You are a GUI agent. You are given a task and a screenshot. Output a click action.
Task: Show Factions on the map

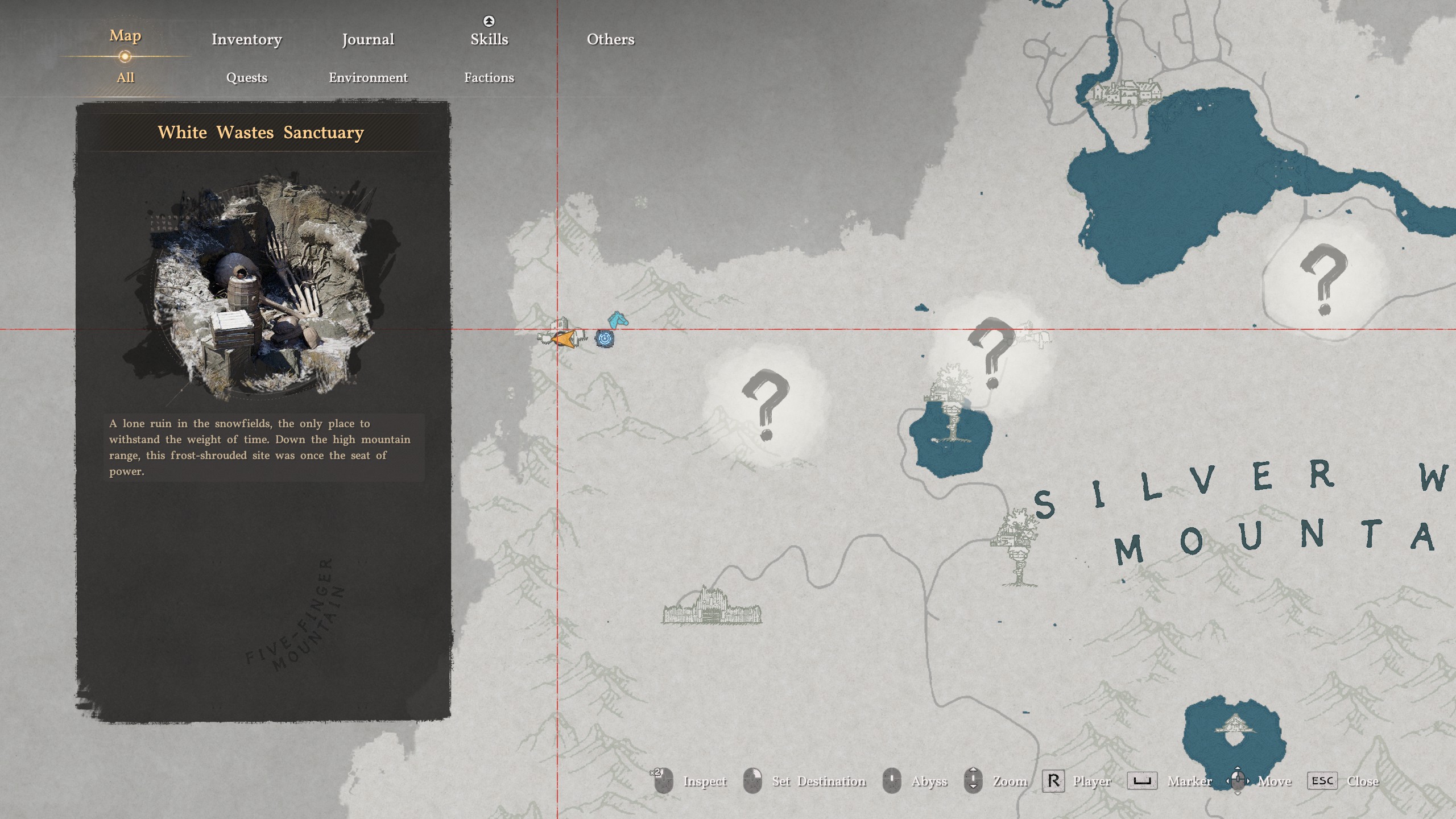(489, 77)
